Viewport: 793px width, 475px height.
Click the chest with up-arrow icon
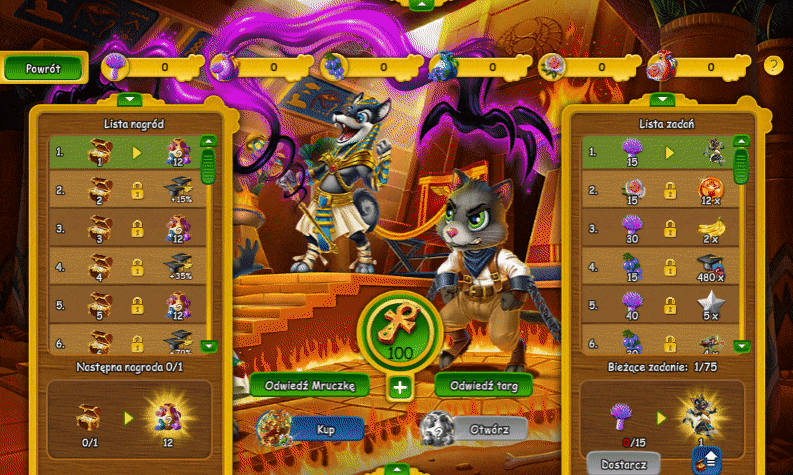(x=706, y=460)
